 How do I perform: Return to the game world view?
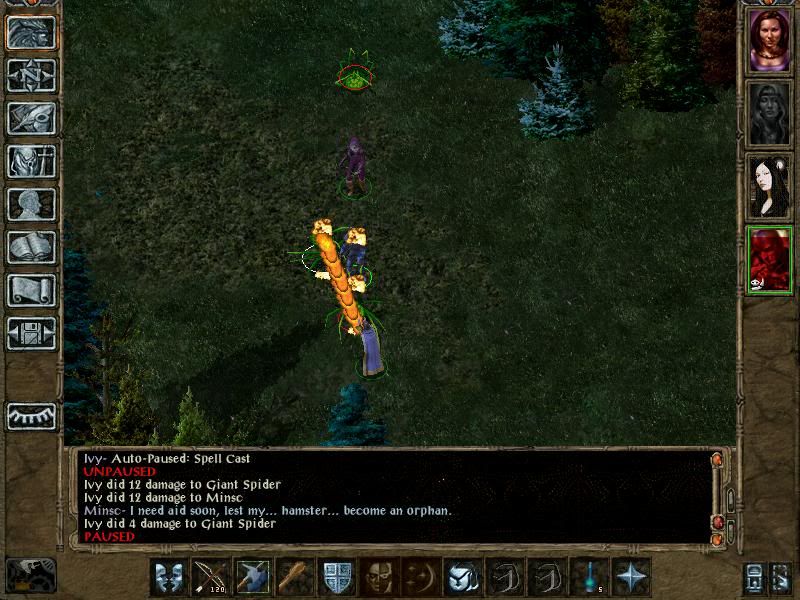pyautogui.click(x=31, y=33)
